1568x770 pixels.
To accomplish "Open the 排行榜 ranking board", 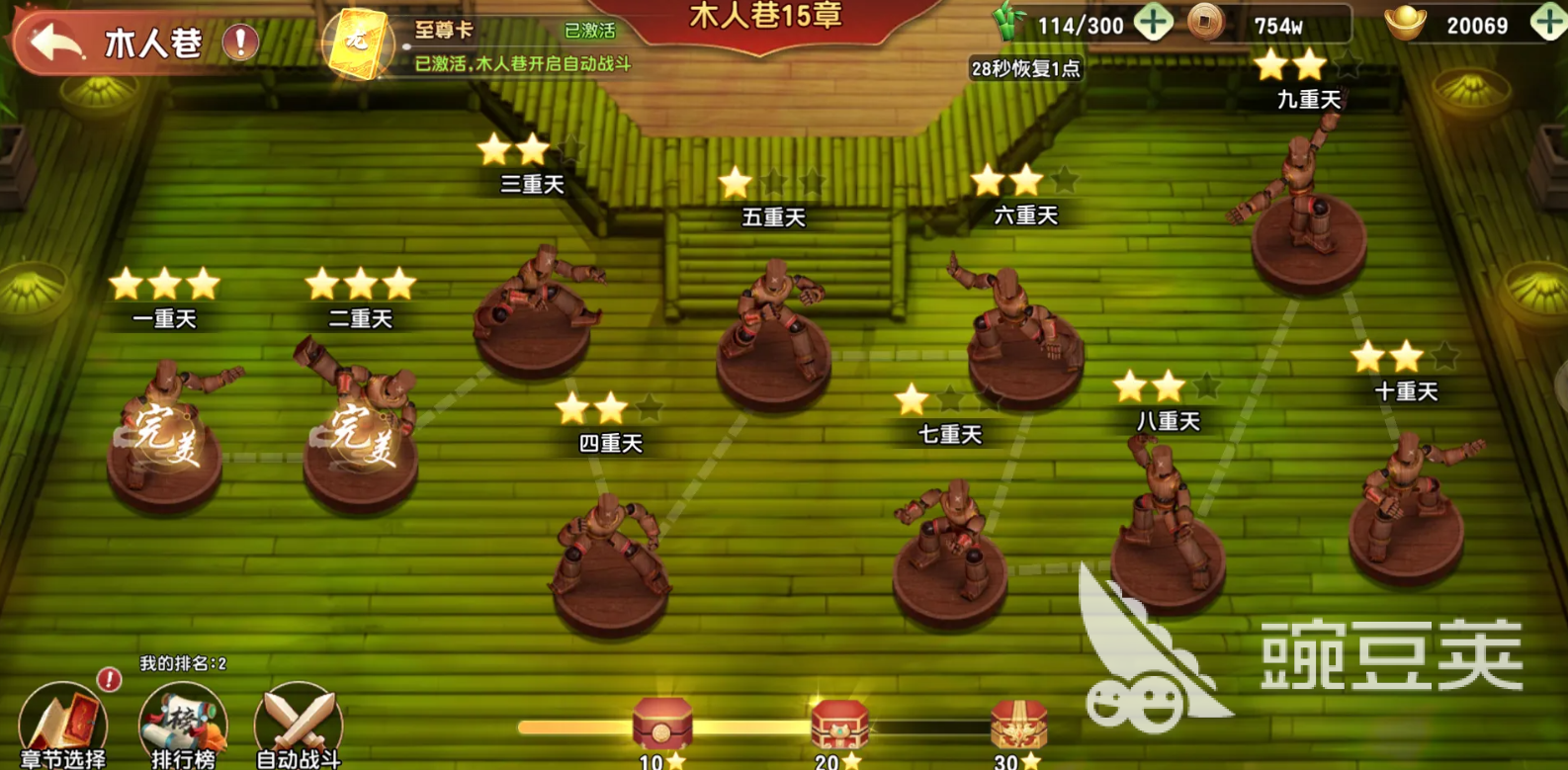I will coord(184,727).
